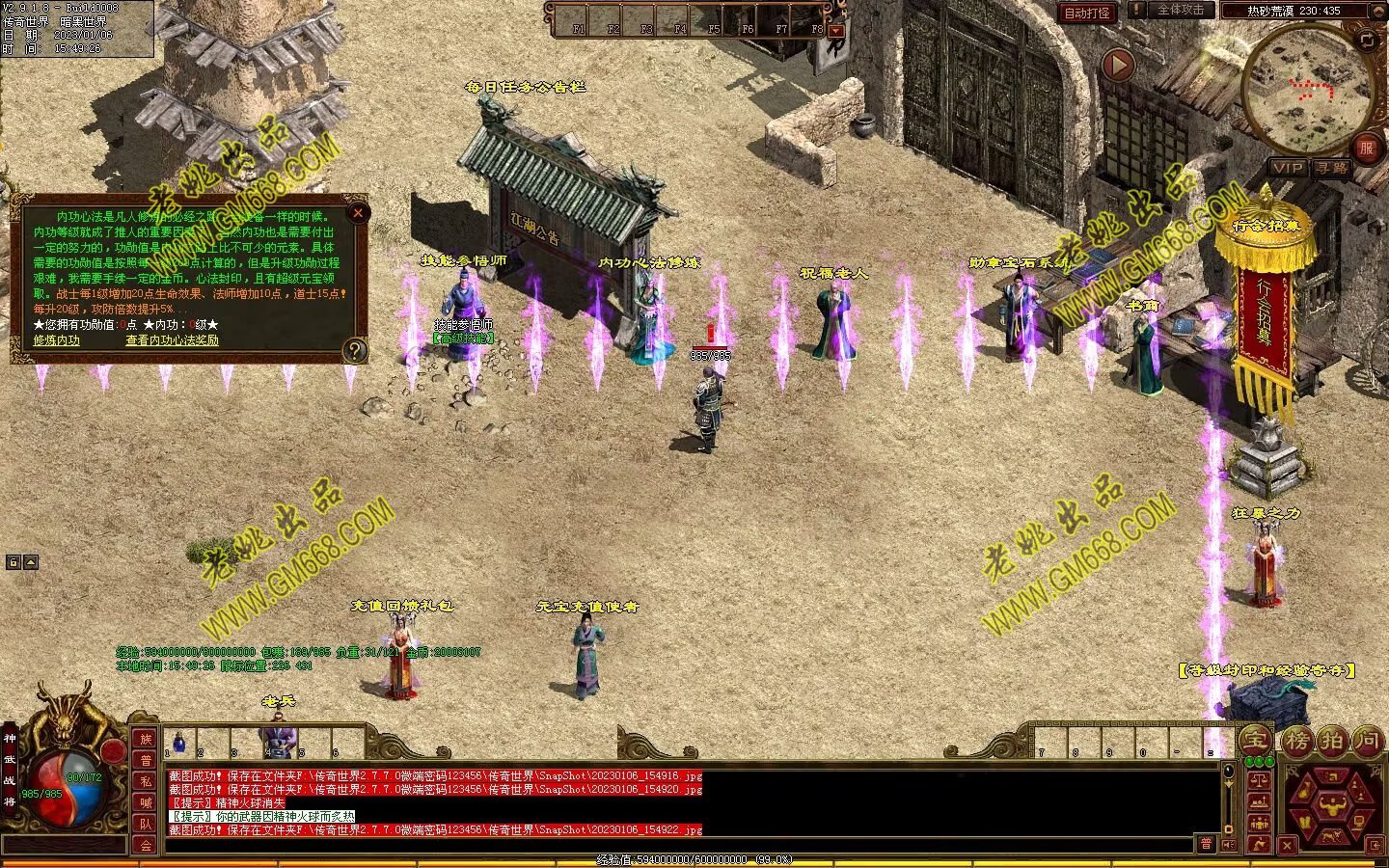Image resolution: width=1389 pixels, height=868 pixels.
Task: Open the 宝 treasure shop button
Action: [1255, 741]
